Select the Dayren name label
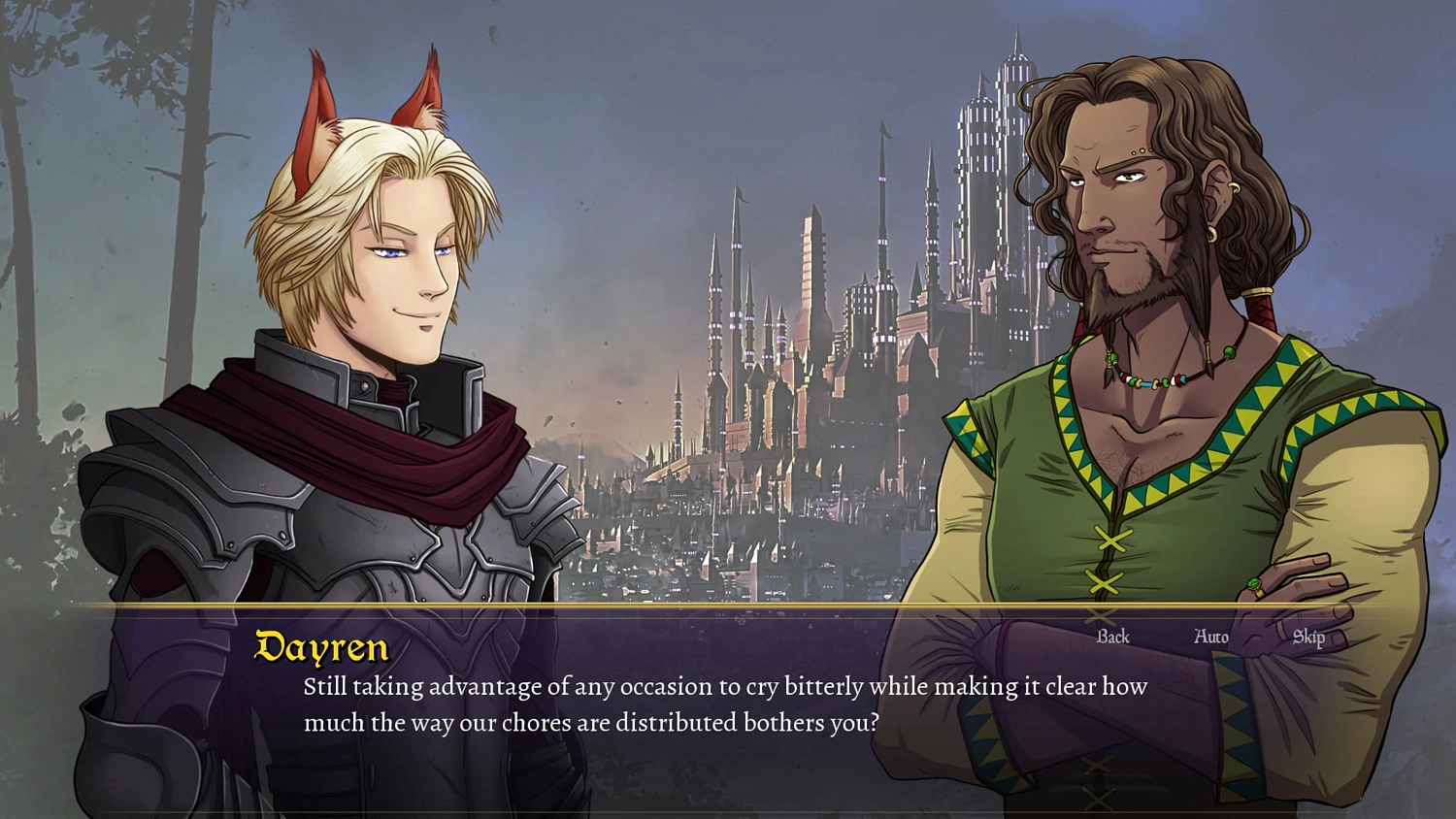The height and width of the screenshot is (819, 1456). (x=320, y=646)
